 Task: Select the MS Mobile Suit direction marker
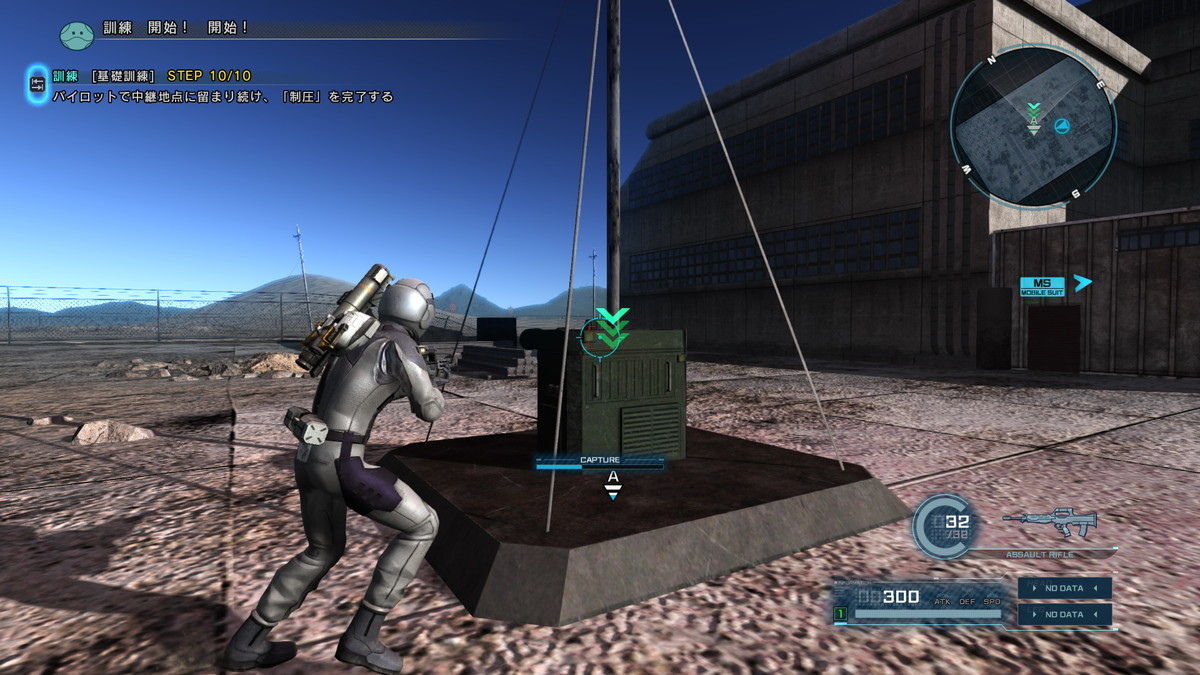coord(1042,286)
